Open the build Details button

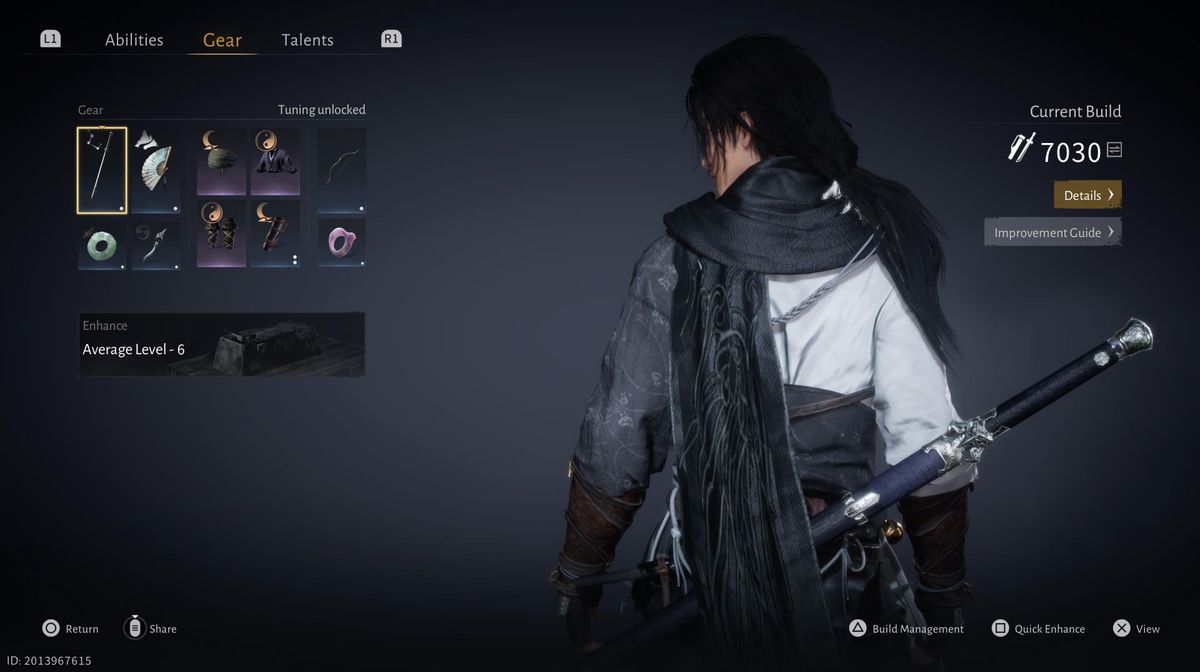1087,195
